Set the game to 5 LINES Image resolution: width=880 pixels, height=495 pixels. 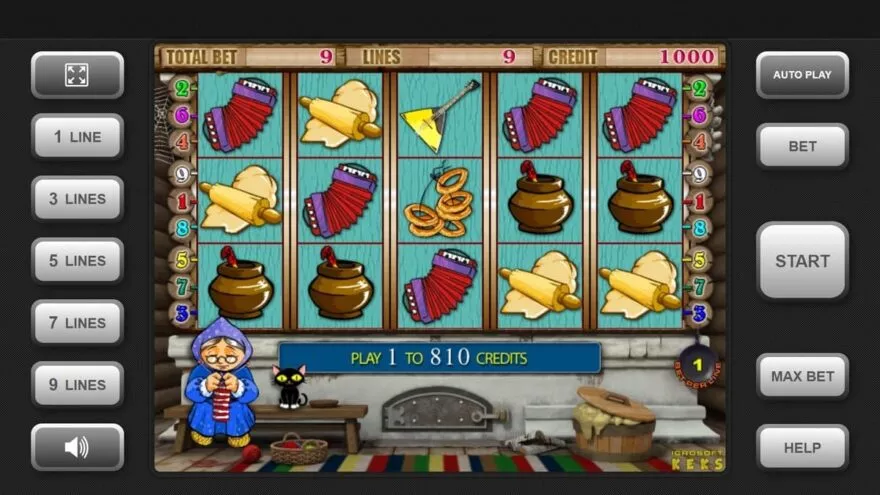77,261
